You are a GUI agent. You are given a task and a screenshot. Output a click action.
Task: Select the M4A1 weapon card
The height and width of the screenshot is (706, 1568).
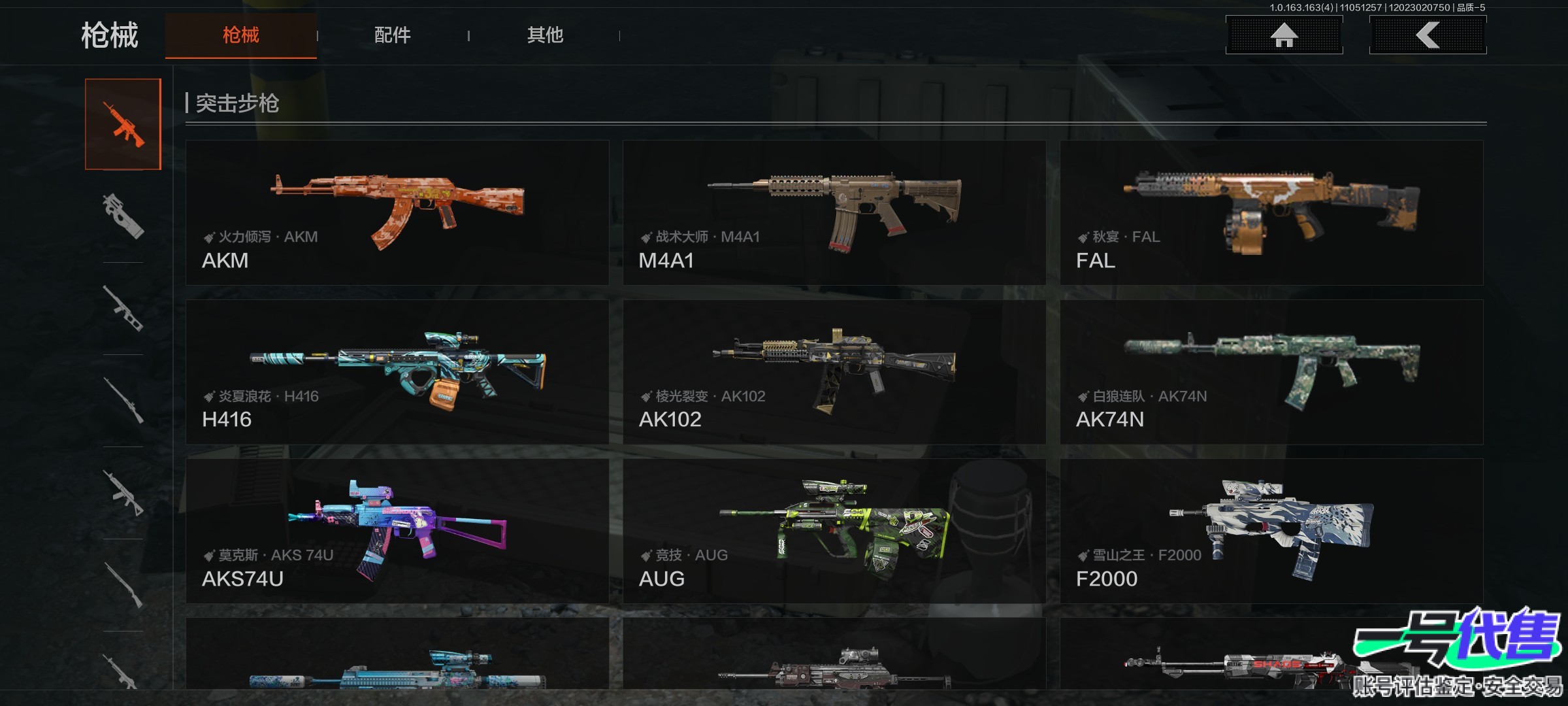834,212
